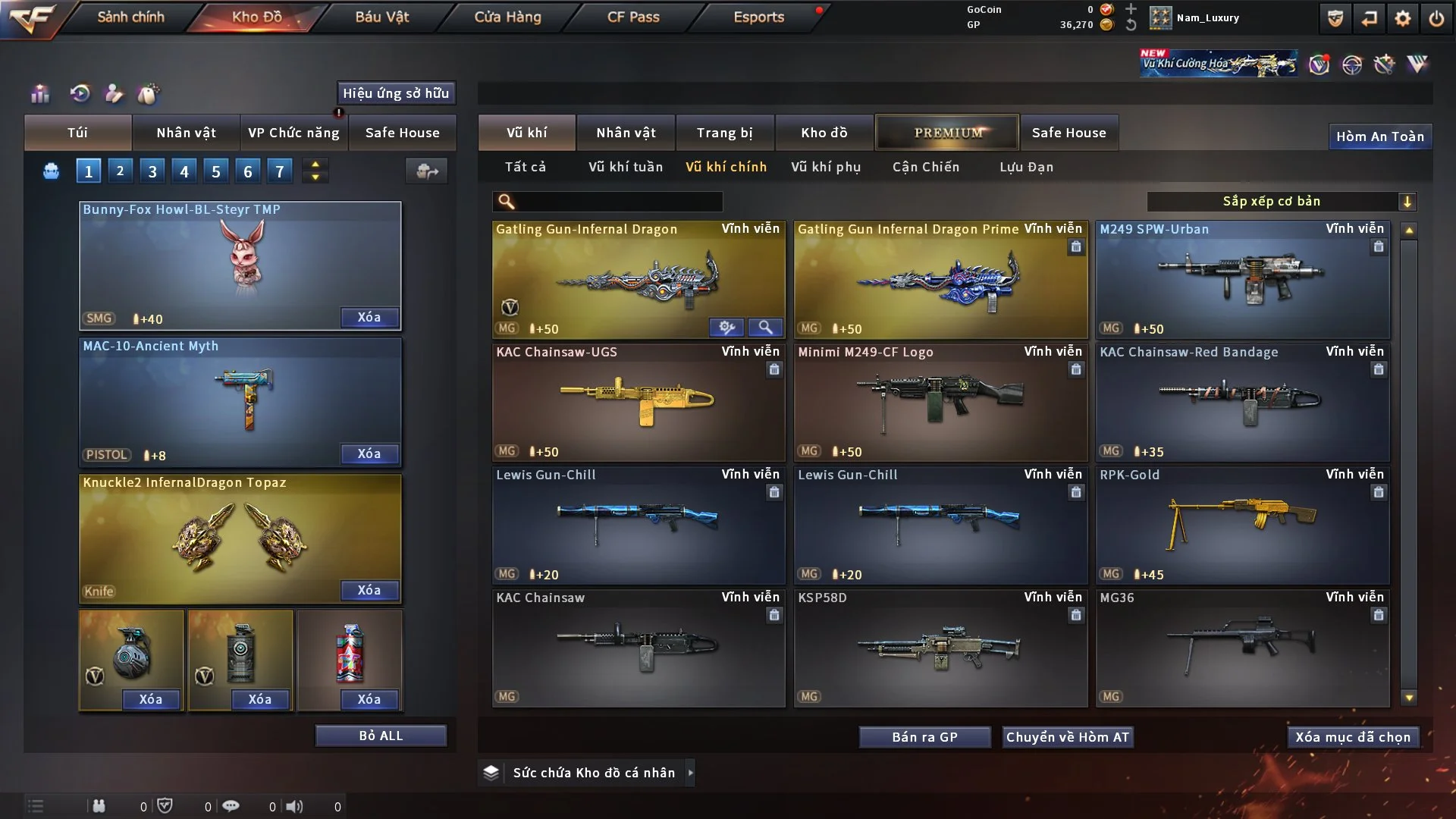Open the Sắp xếp cơ bản sort dropdown
The width and height of the screenshot is (1456, 819).
click(x=1281, y=201)
